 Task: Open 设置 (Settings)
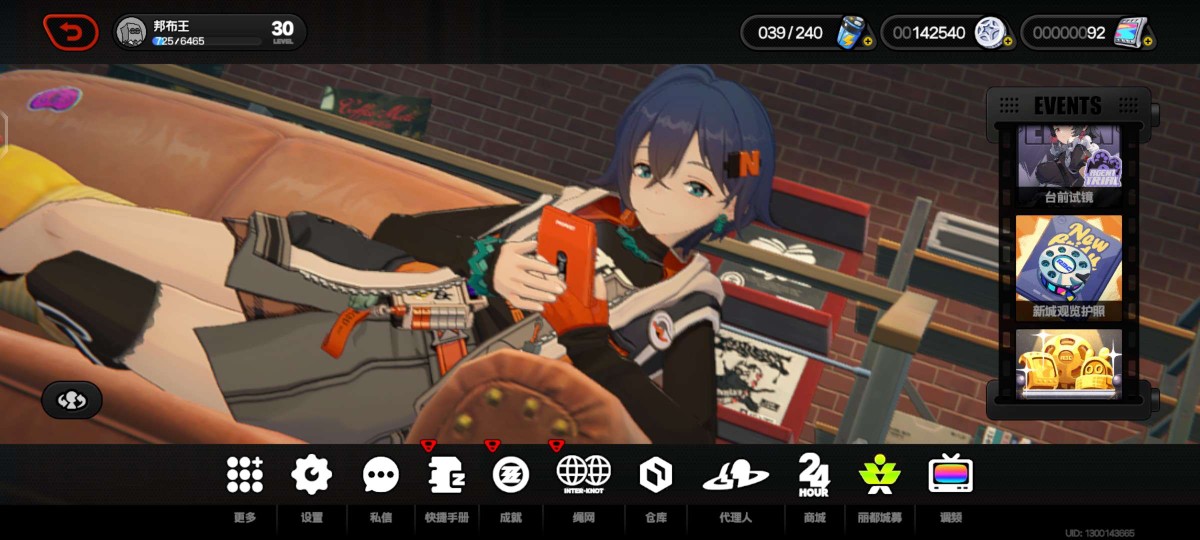311,474
